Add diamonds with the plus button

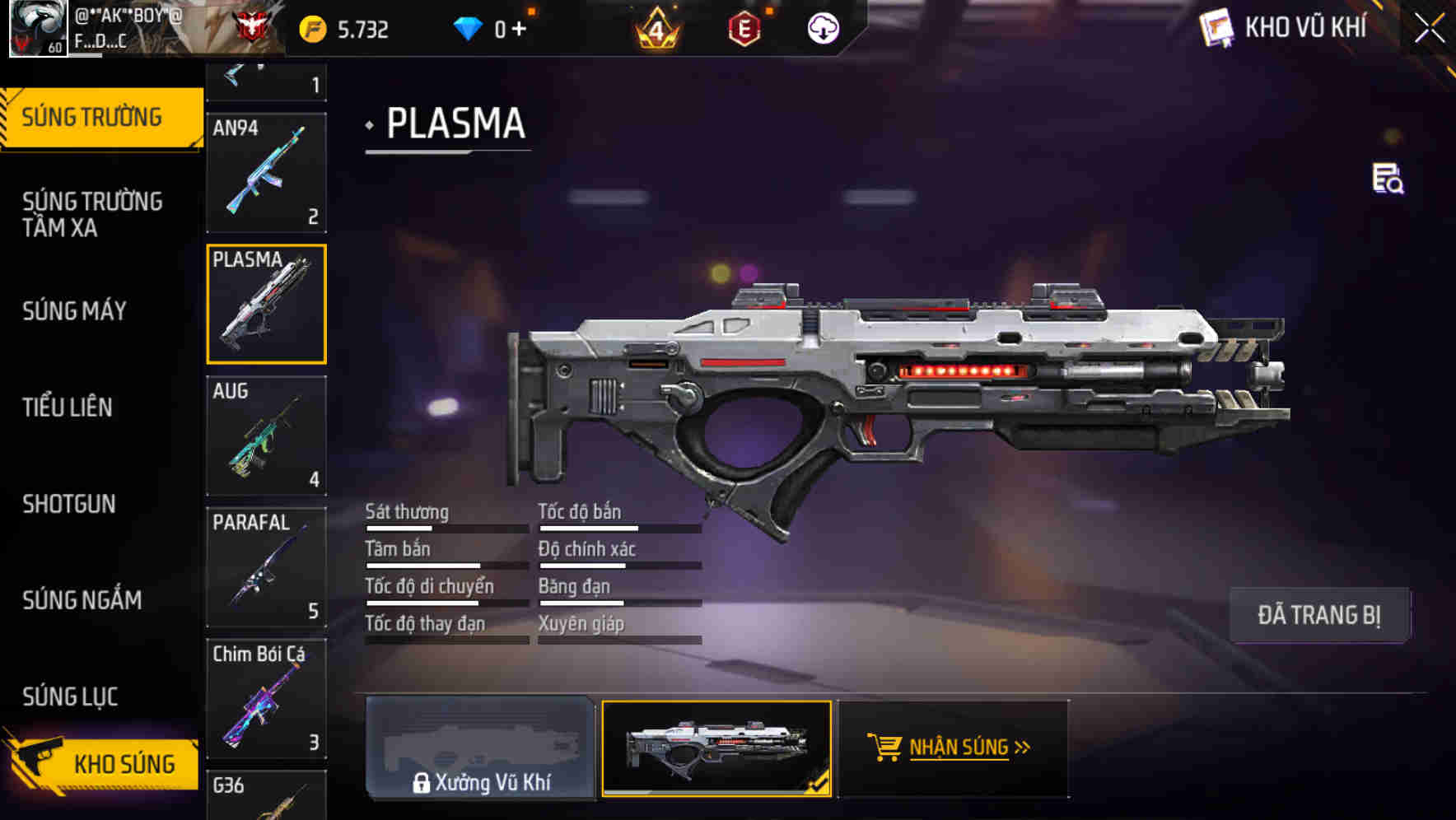(x=519, y=30)
